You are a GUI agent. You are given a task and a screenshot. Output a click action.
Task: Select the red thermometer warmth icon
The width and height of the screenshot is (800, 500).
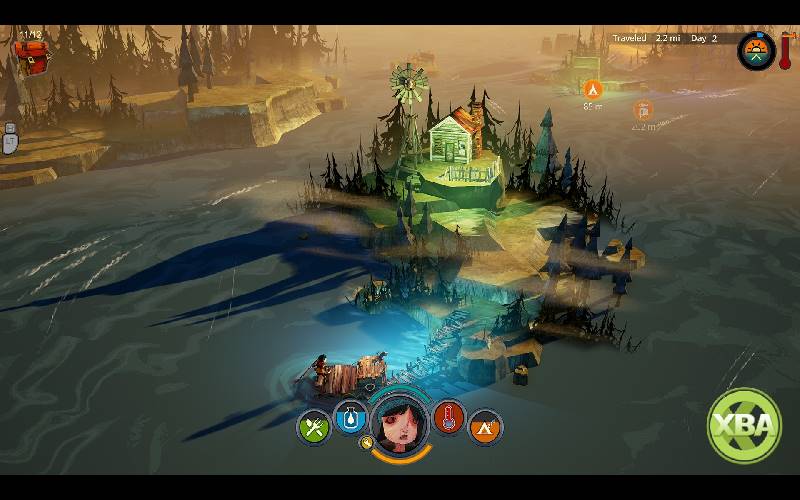coord(449,418)
